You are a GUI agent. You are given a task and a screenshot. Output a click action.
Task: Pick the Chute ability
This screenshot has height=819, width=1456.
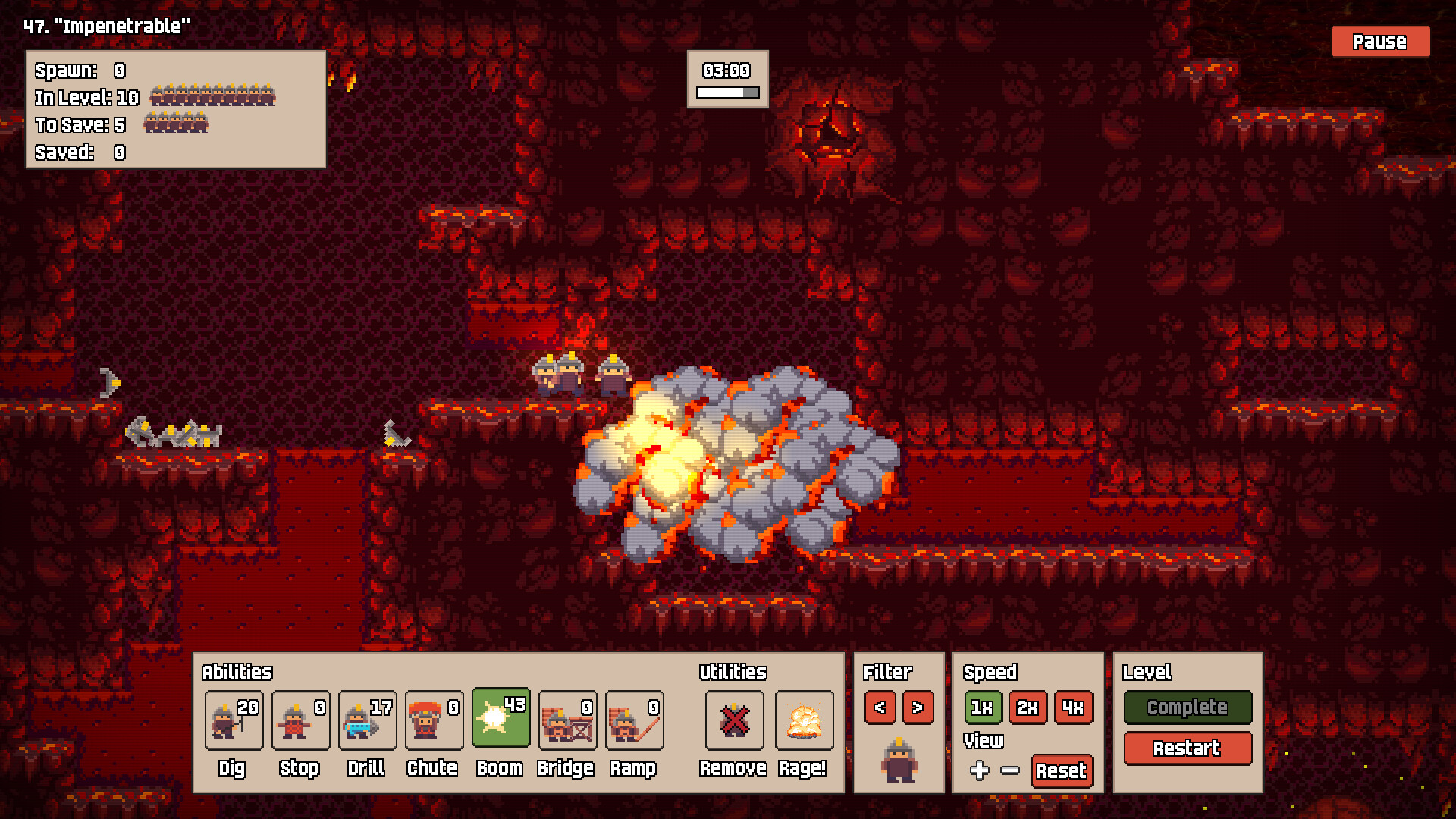434,719
